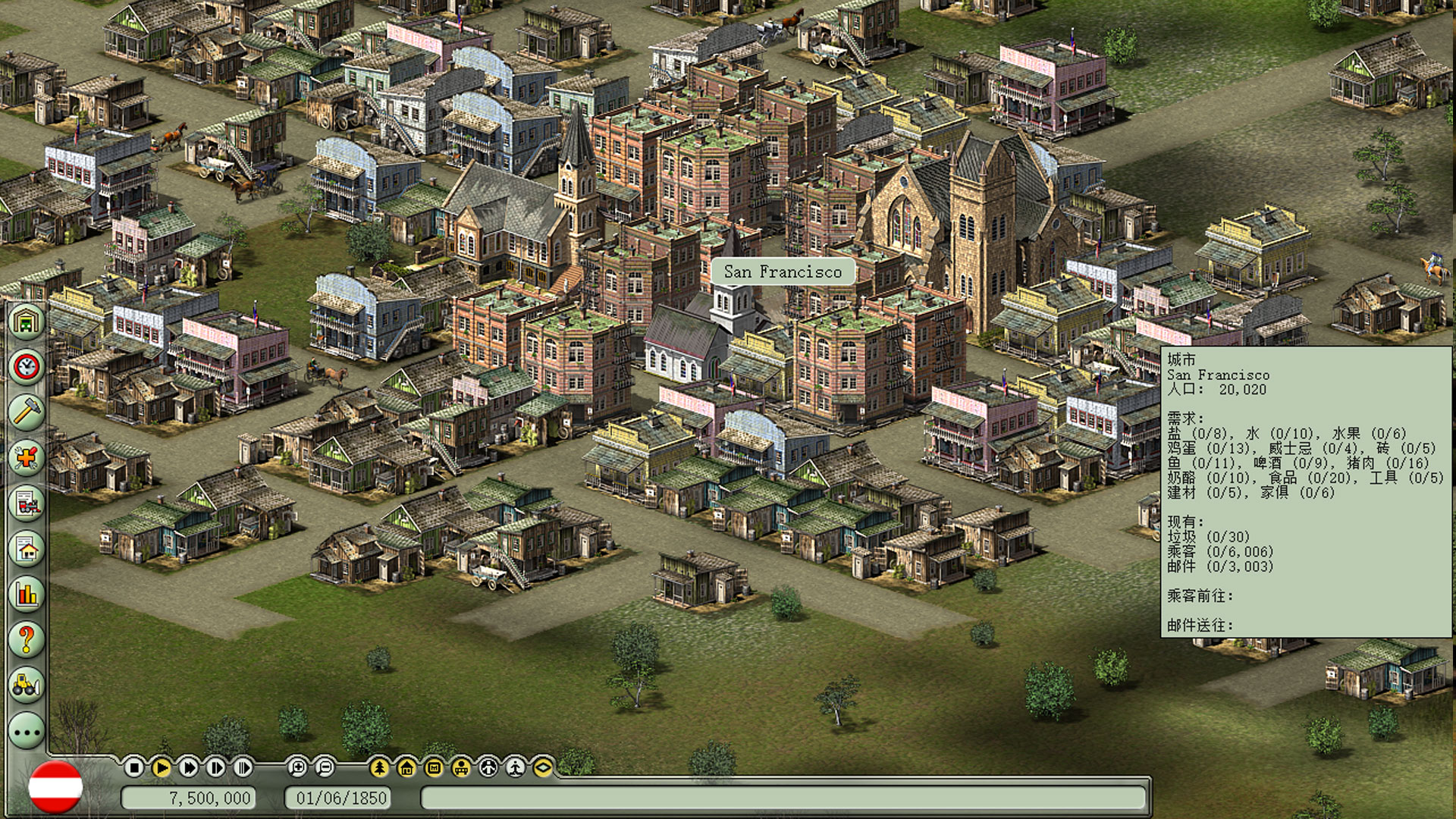This screenshot has height=819, width=1456.
Task: Open the question mark help
Action: pyautogui.click(x=27, y=639)
